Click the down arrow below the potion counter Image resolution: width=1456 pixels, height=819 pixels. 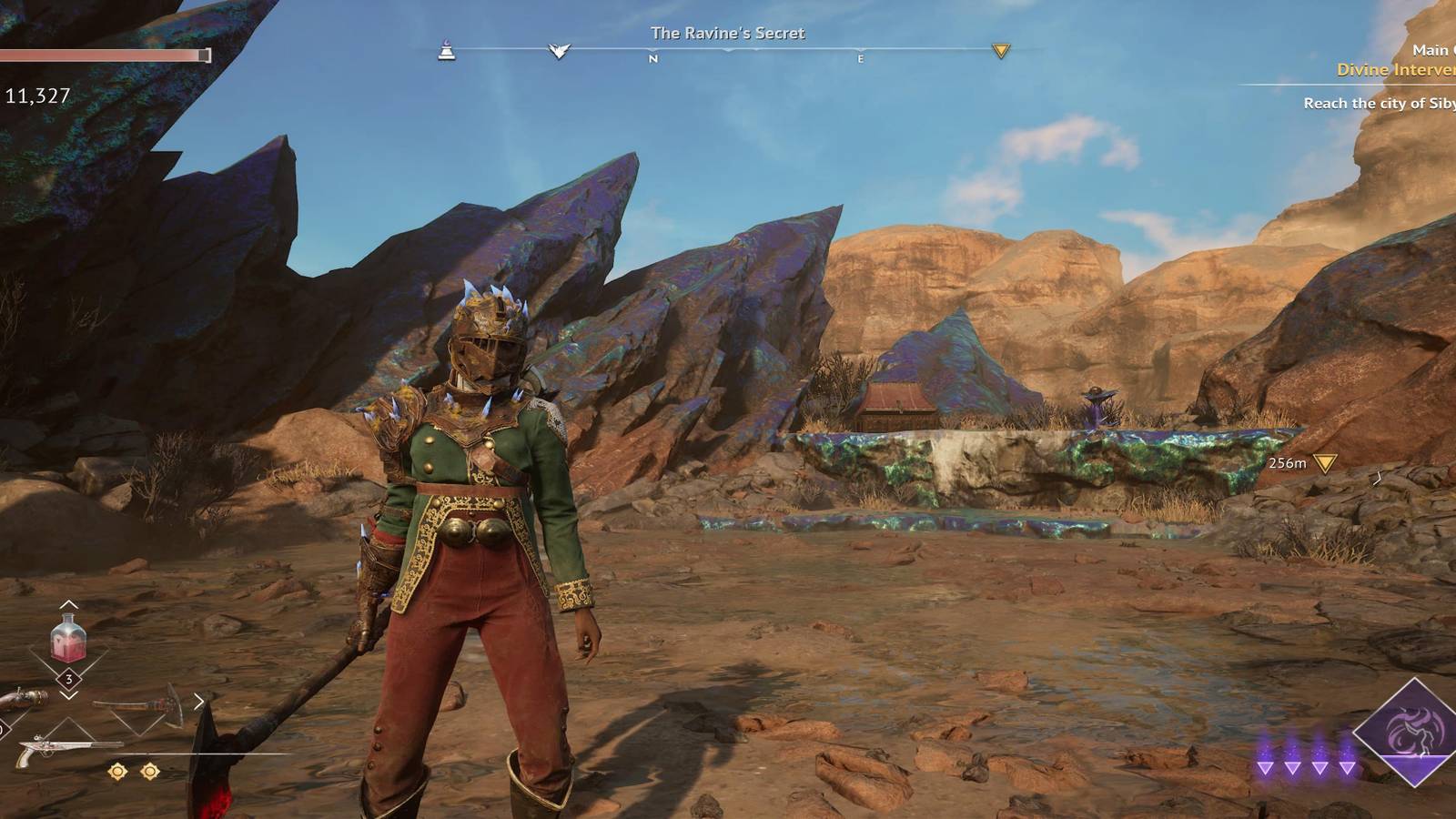coord(68,696)
